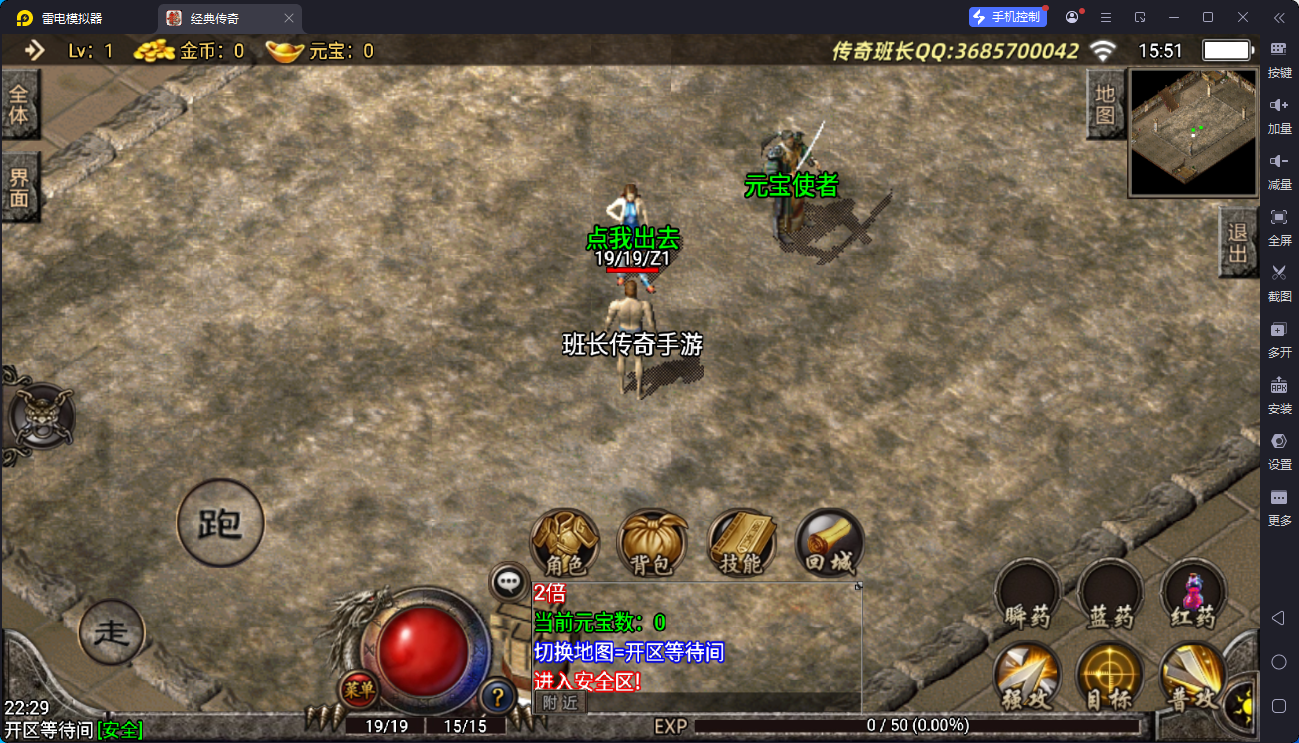Open the emulator 设置 settings
This screenshot has height=743, width=1299.
click(x=1279, y=449)
